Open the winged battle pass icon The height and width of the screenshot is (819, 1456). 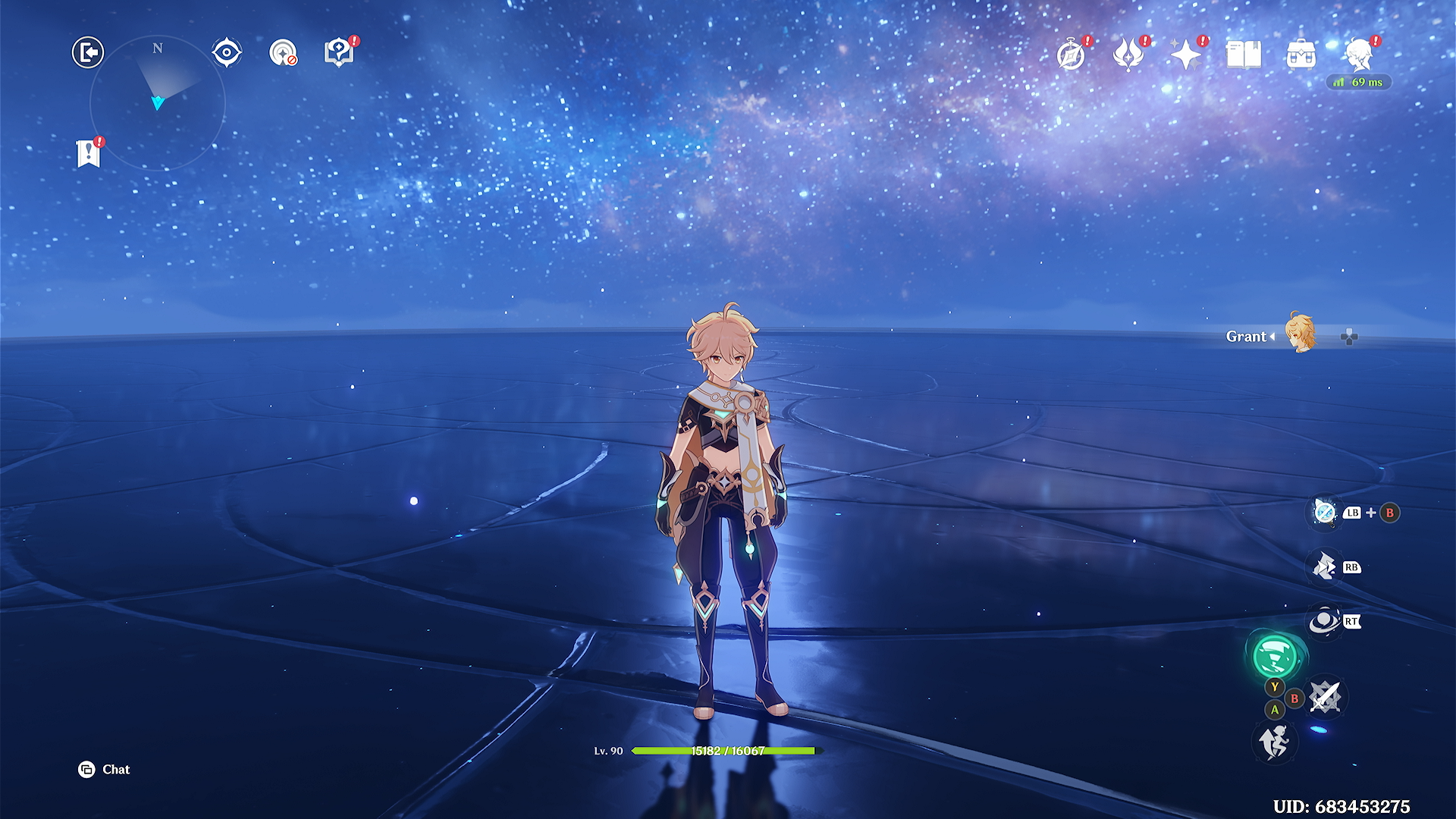[x=1128, y=55]
